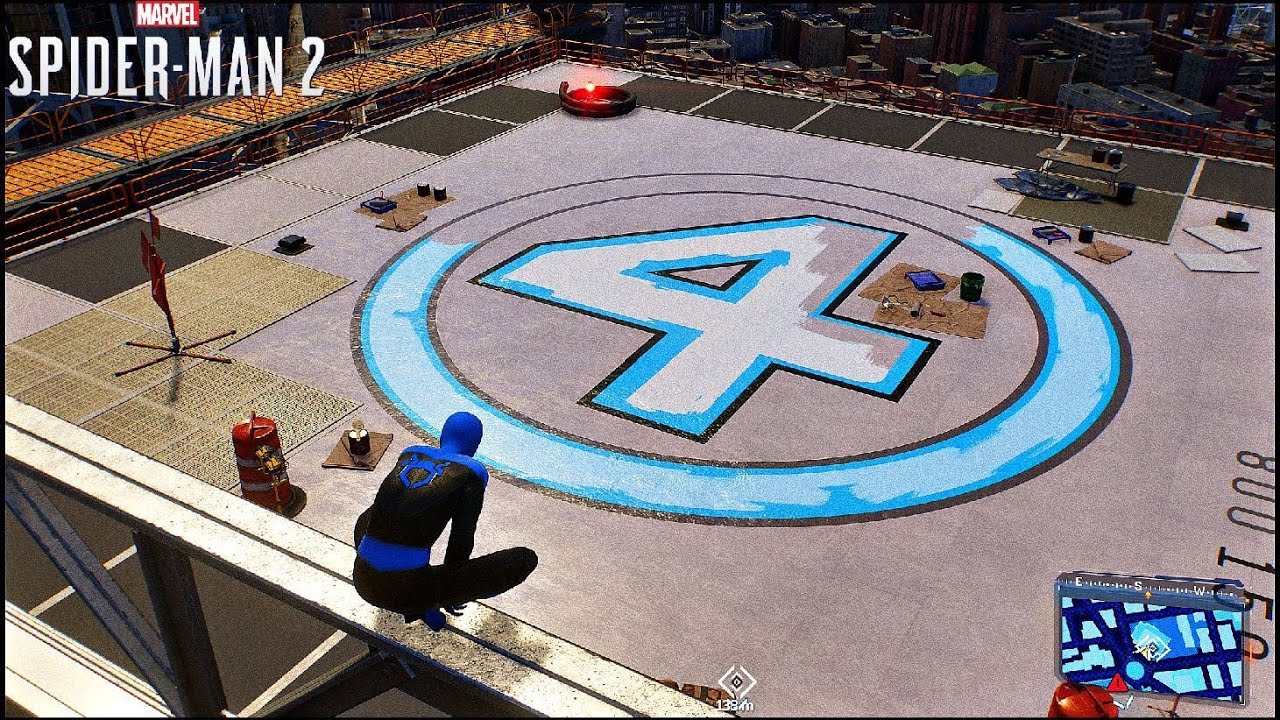
Task: Click the diamond objective waypoint marker
Action: tap(737, 680)
